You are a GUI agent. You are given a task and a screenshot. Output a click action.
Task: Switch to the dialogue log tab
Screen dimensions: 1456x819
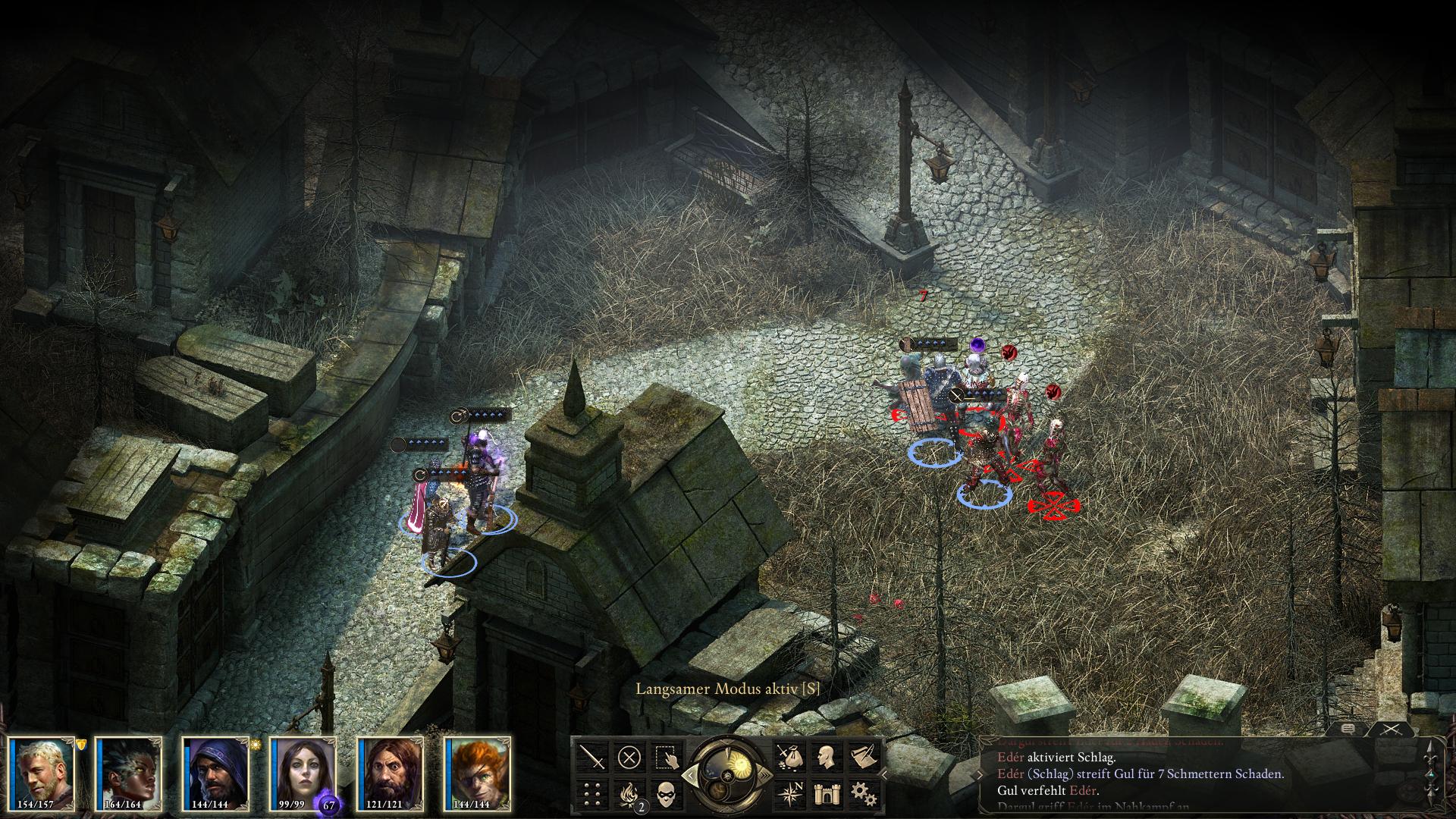tap(1348, 729)
